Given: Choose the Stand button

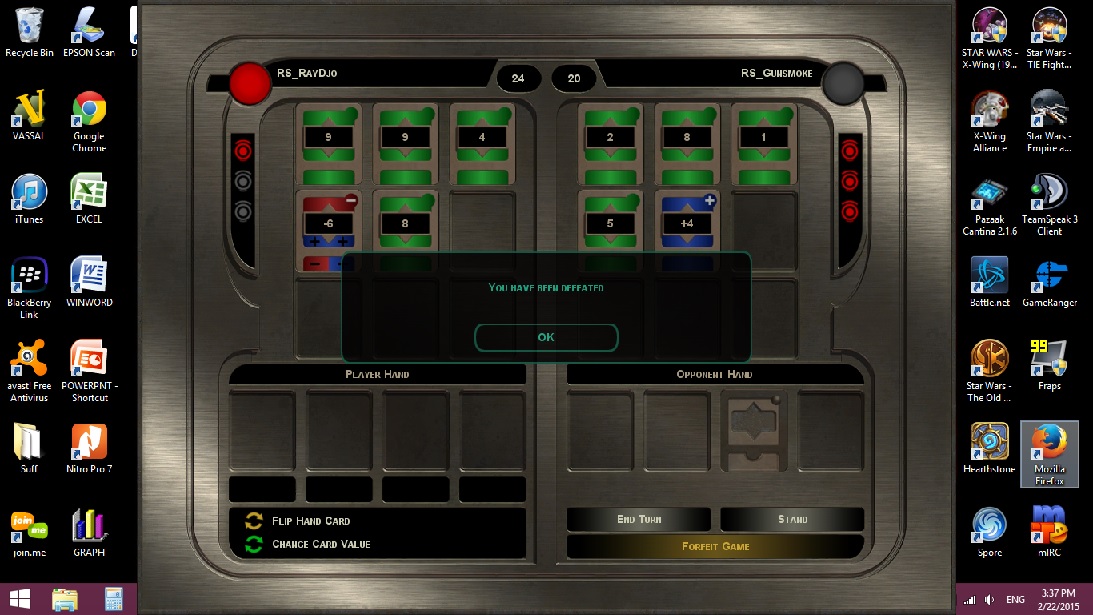Looking at the screenshot, I should click(792, 519).
